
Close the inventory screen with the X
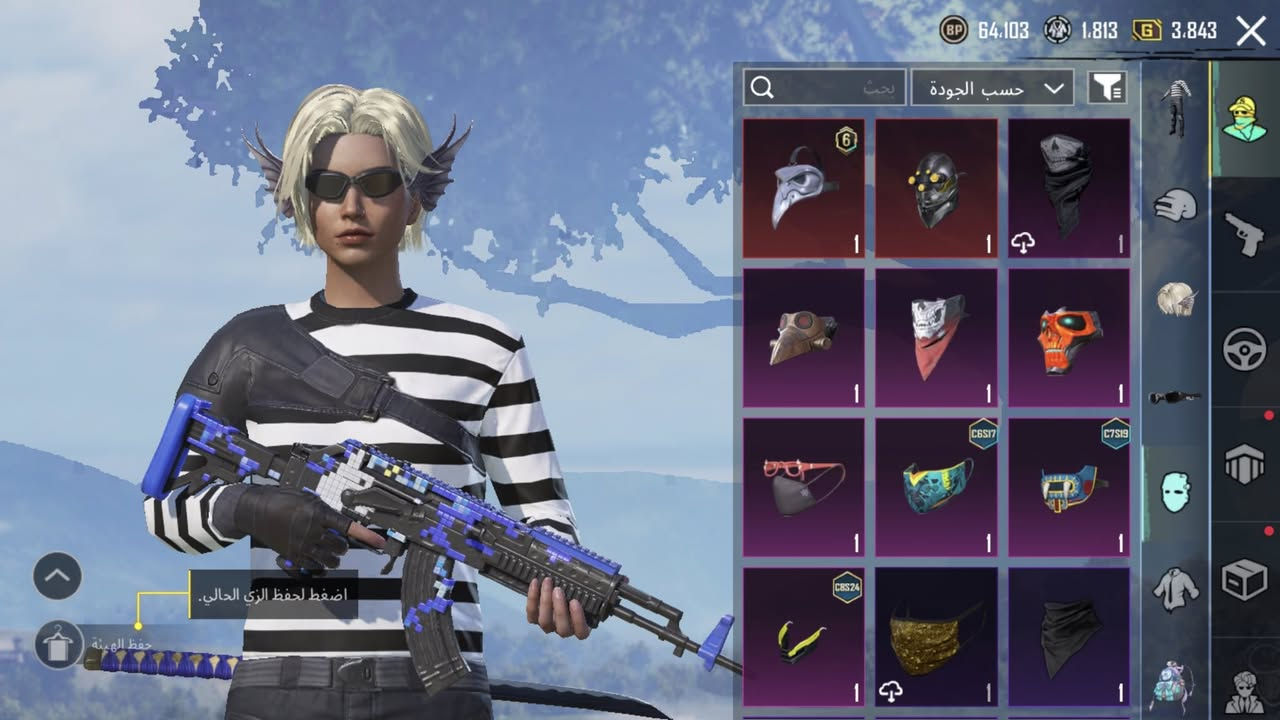pyautogui.click(x=1251, y=31)
